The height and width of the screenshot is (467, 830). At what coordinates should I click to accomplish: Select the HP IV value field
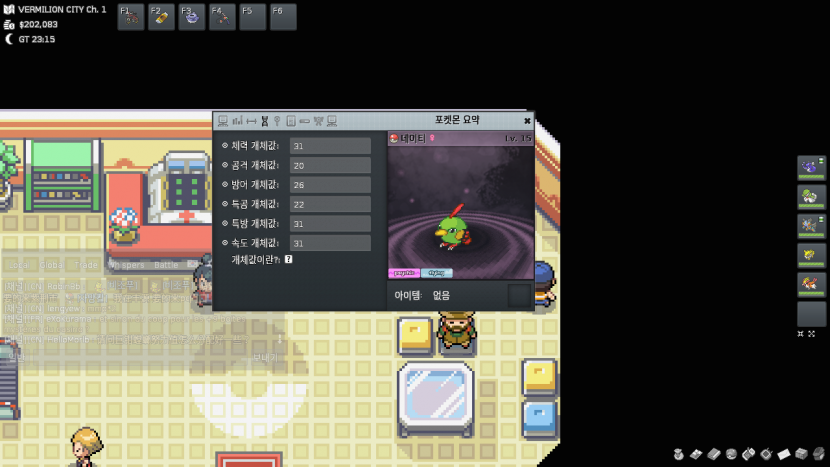[x=330, y=146]
